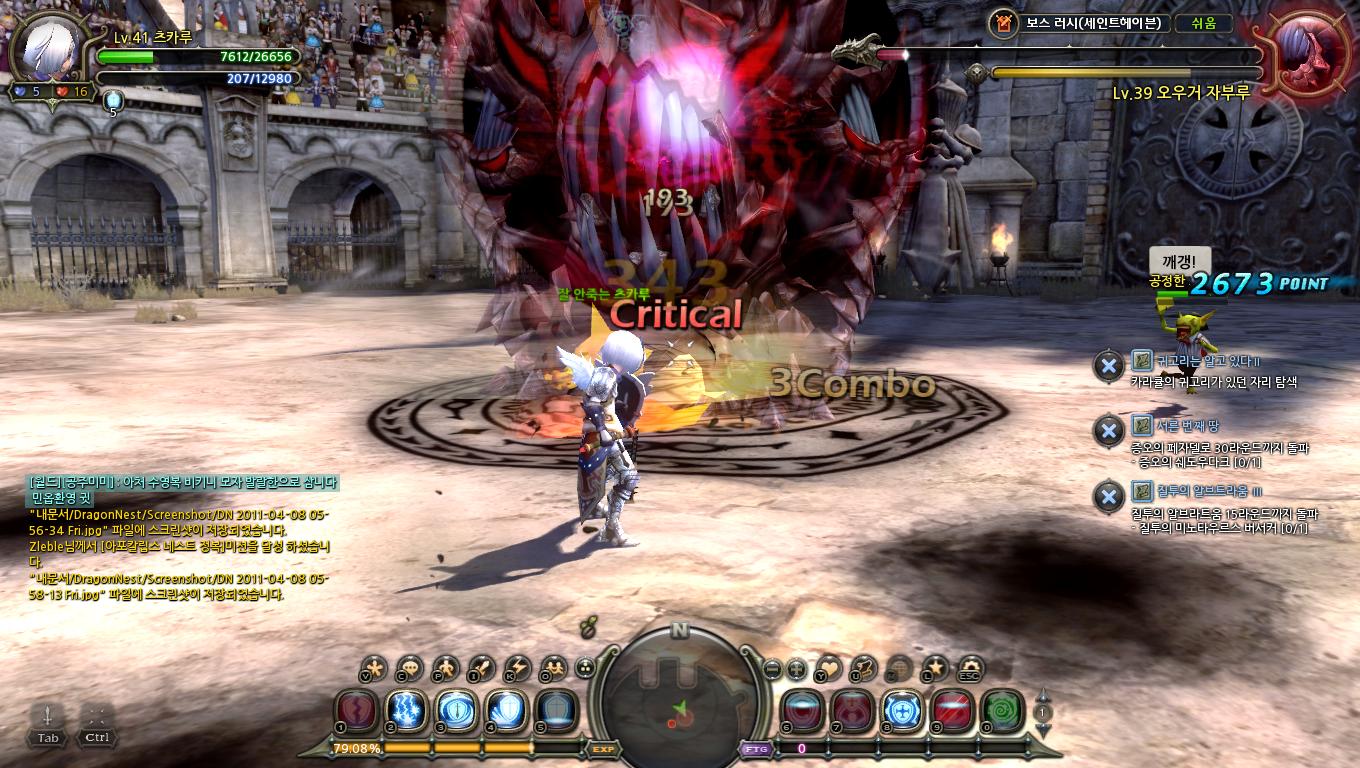Image resolution: width=1360 pixels, height=768 pixels.
Task: Remove the 질투의 알브트라움 quest tracker
Action: click(1108, 496)
